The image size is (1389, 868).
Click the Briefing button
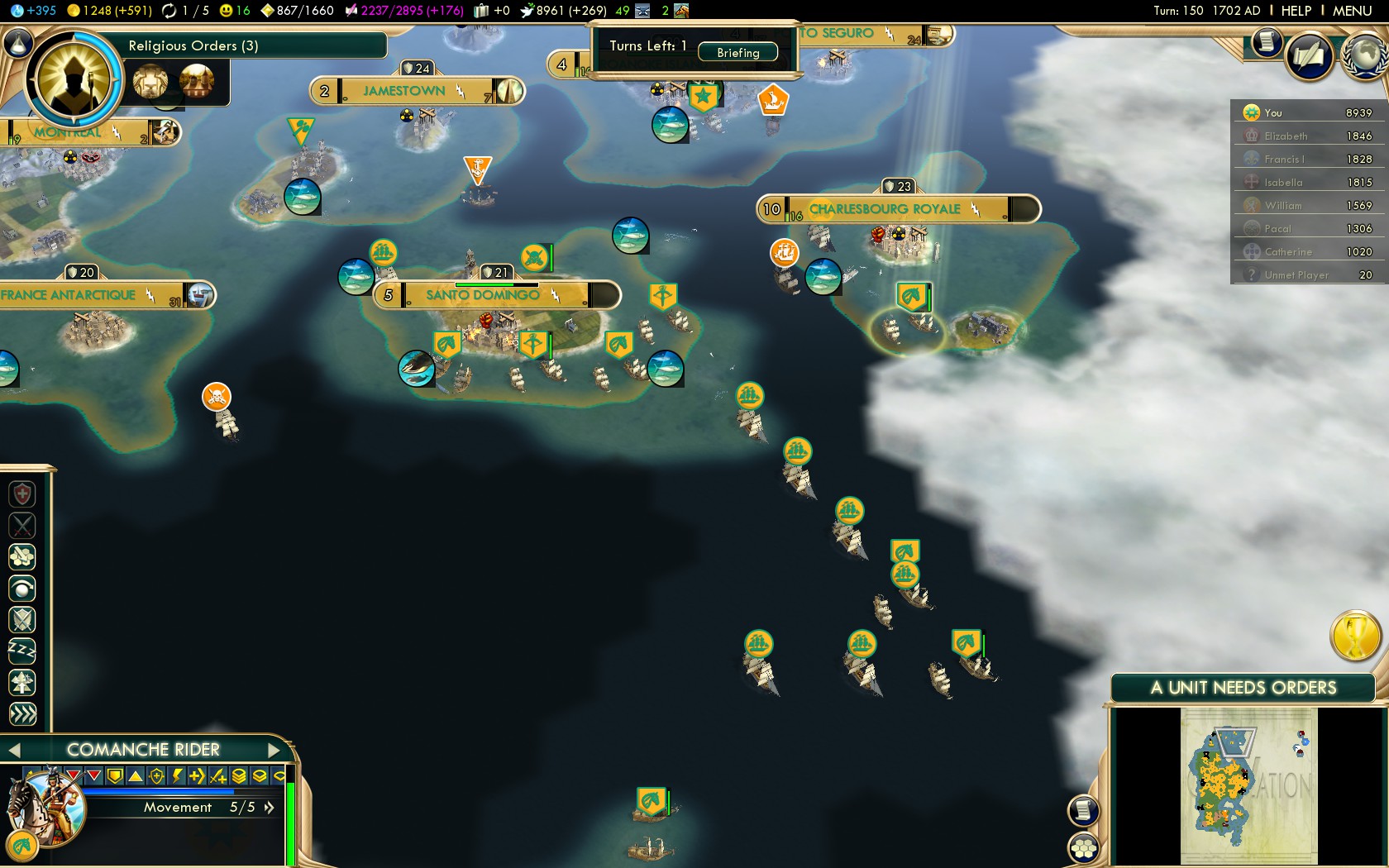point(737,52)
